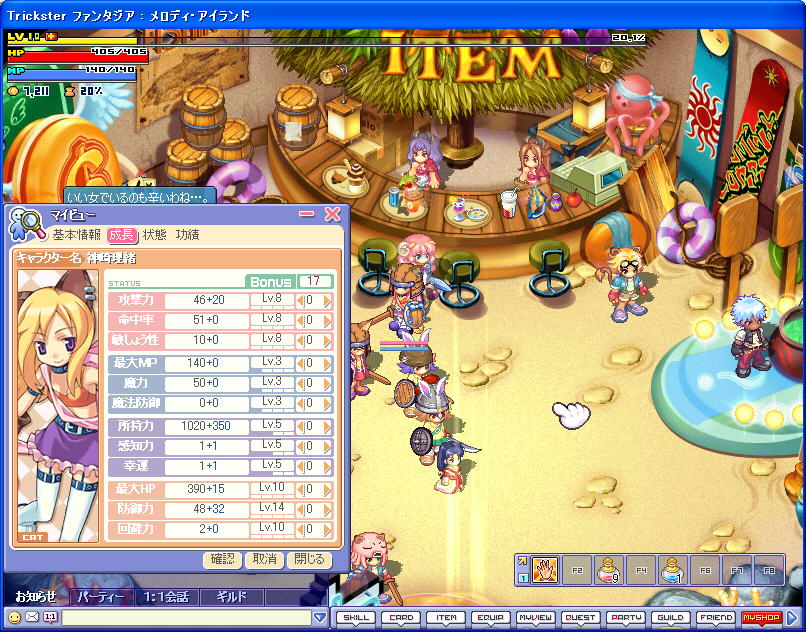Open the SKILL menu
This screenshot has height=632, width=806.
pyautogui.click(x=355, y=618)
